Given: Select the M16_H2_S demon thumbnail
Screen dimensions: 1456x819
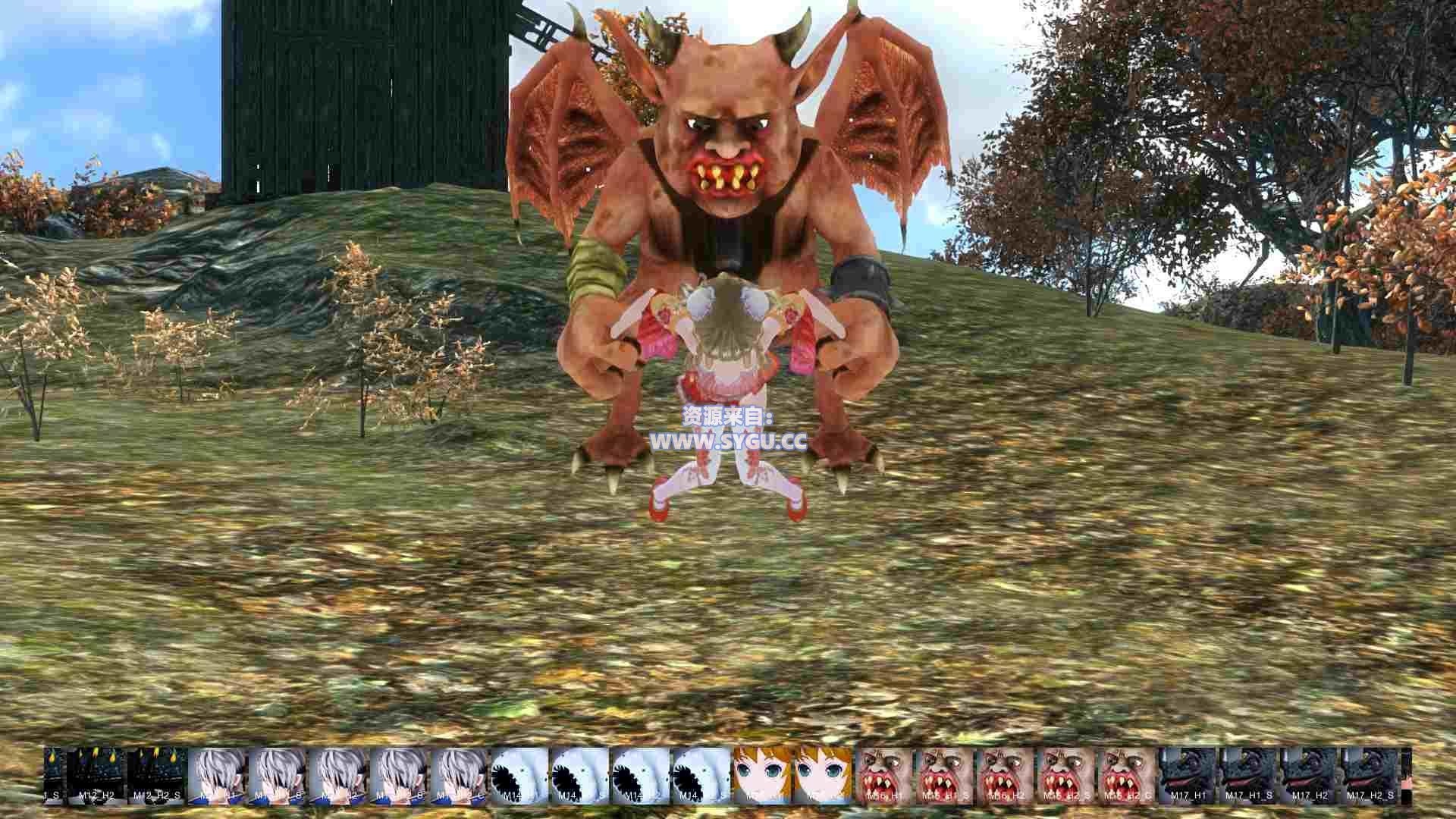Looking at the screenshot, I should pyautogui.click(x=1066, y=775).
